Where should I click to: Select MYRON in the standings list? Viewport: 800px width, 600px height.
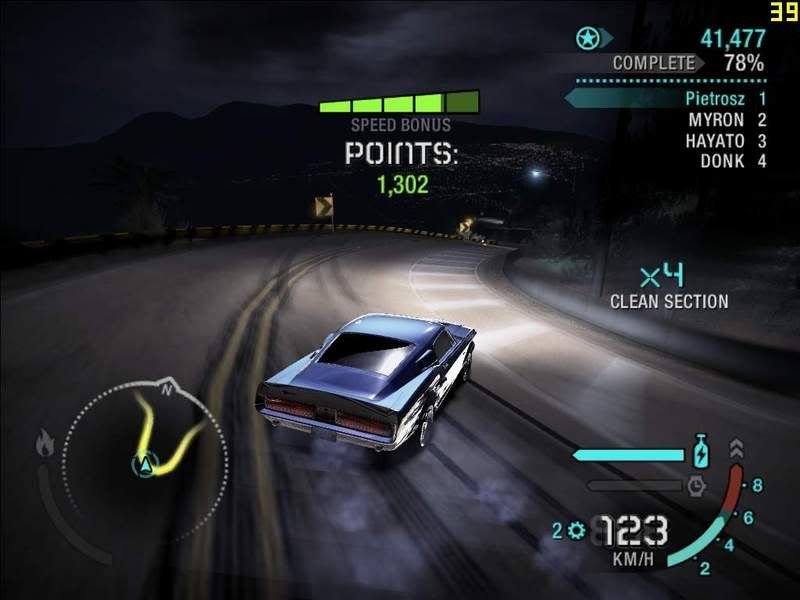tap(716, 120)
